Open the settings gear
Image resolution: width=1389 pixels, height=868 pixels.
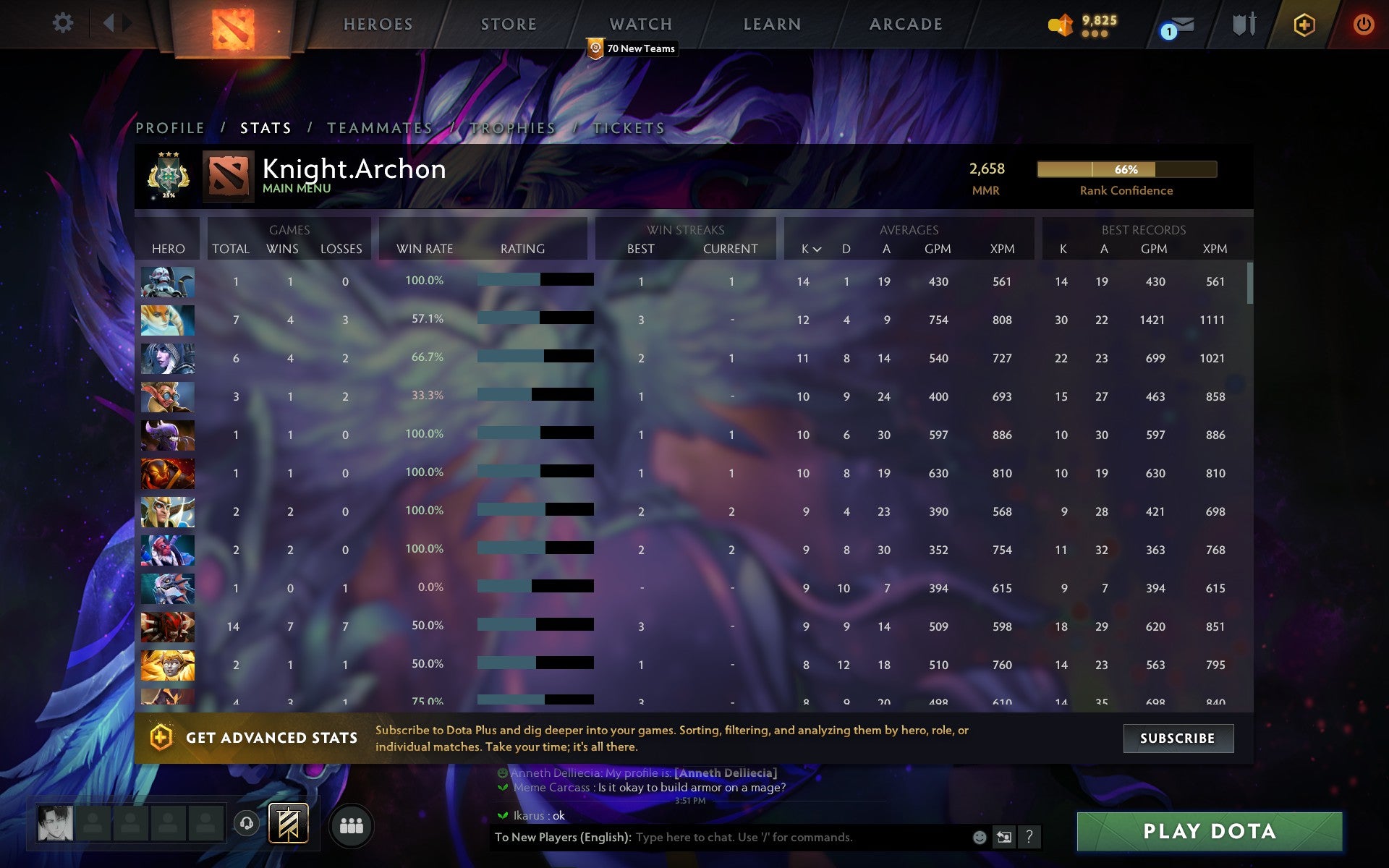click(64, 23)
